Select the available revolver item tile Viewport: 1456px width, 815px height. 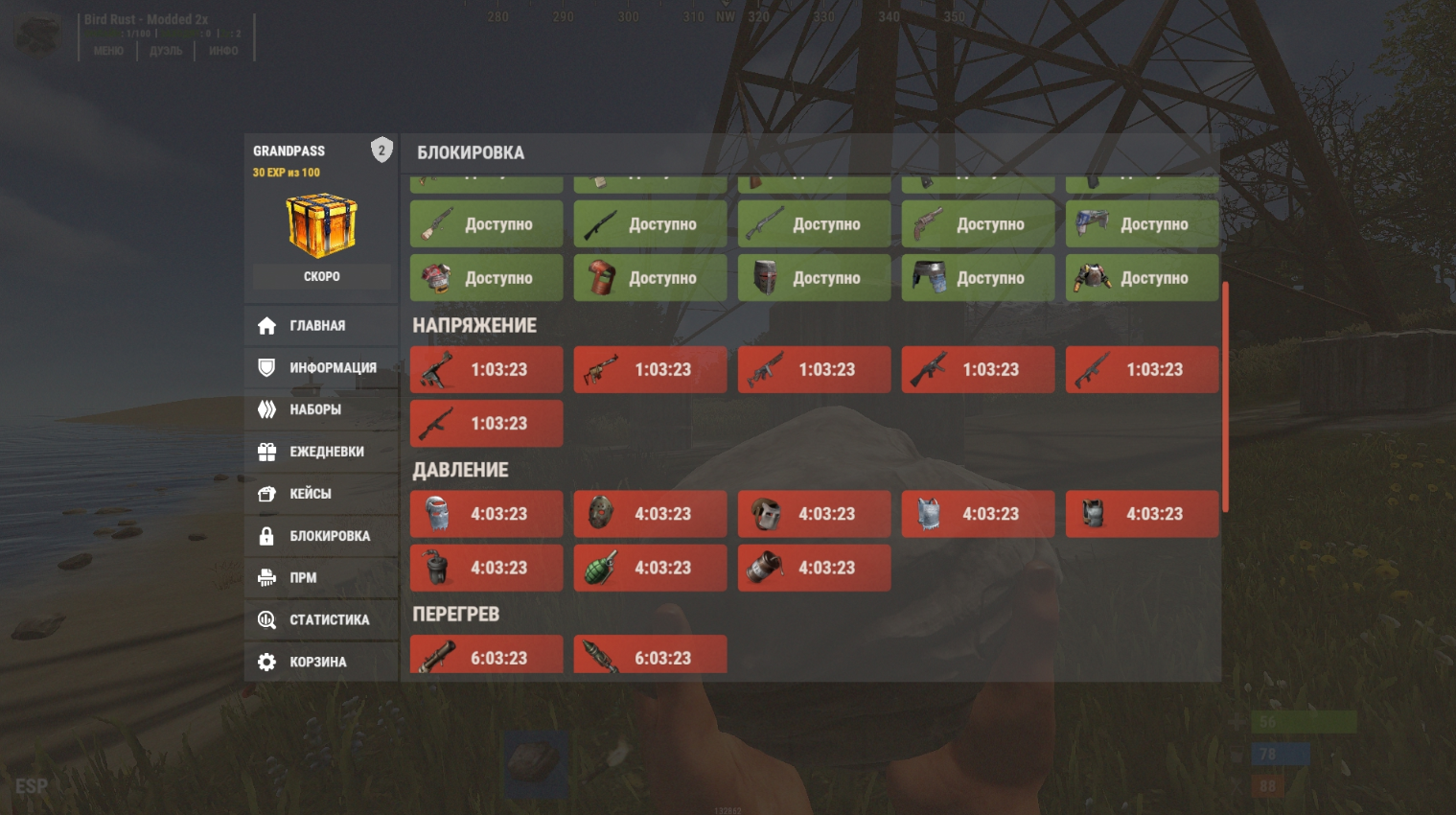(978, 224)
